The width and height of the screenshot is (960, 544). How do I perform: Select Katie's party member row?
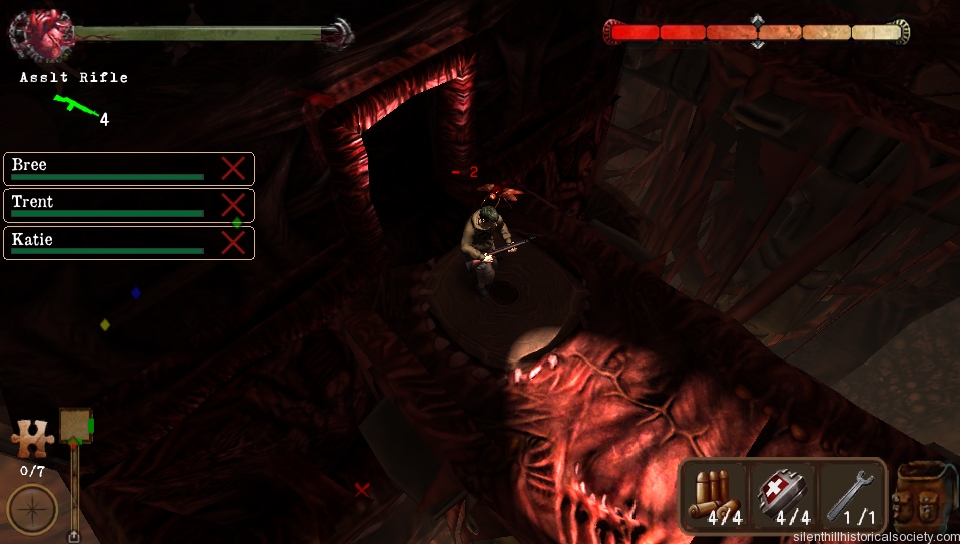pos(128,243)
